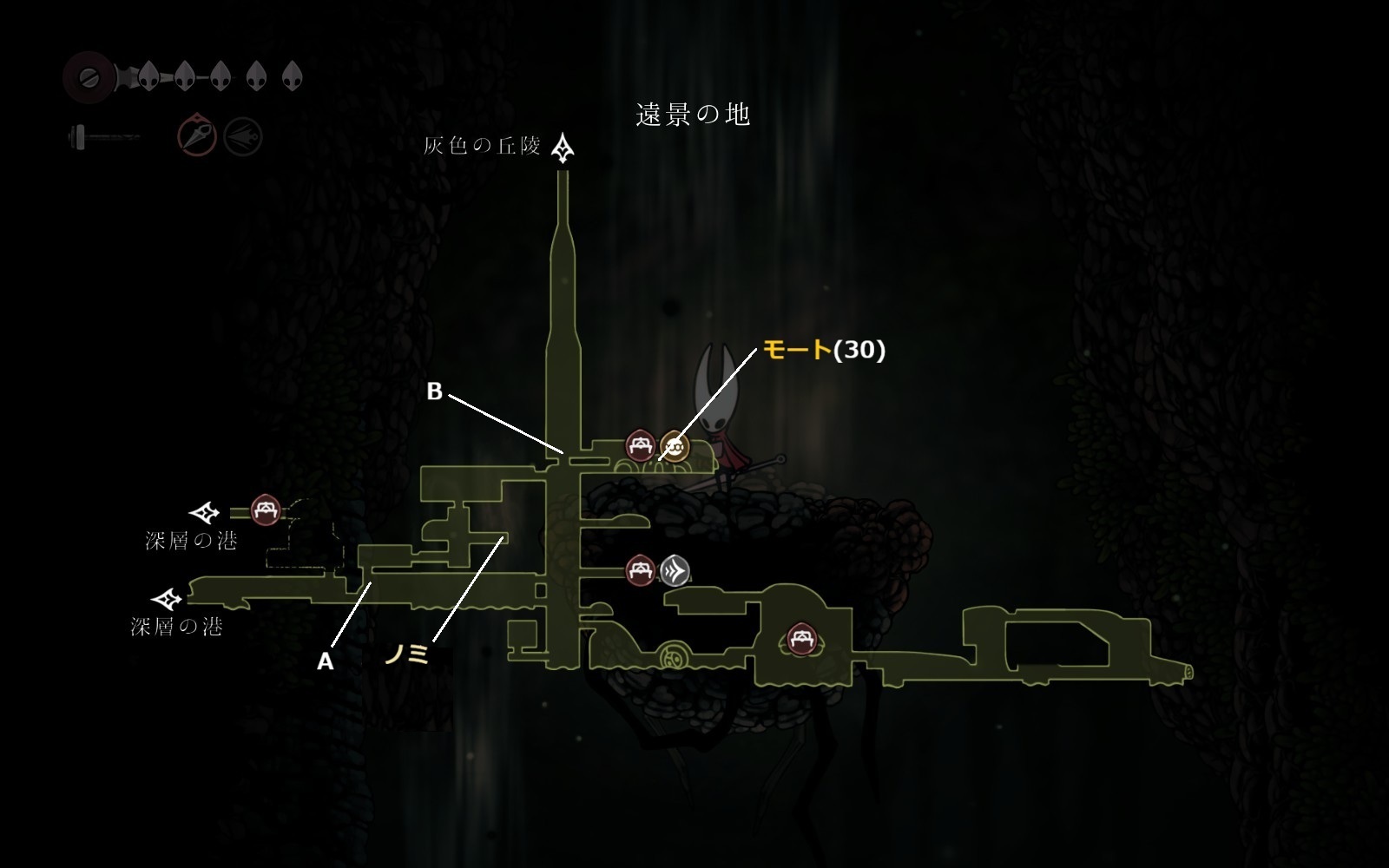The image size is (1389, 868).
Task: Select the bench marker beside the vendor pin
Action: 641,446
